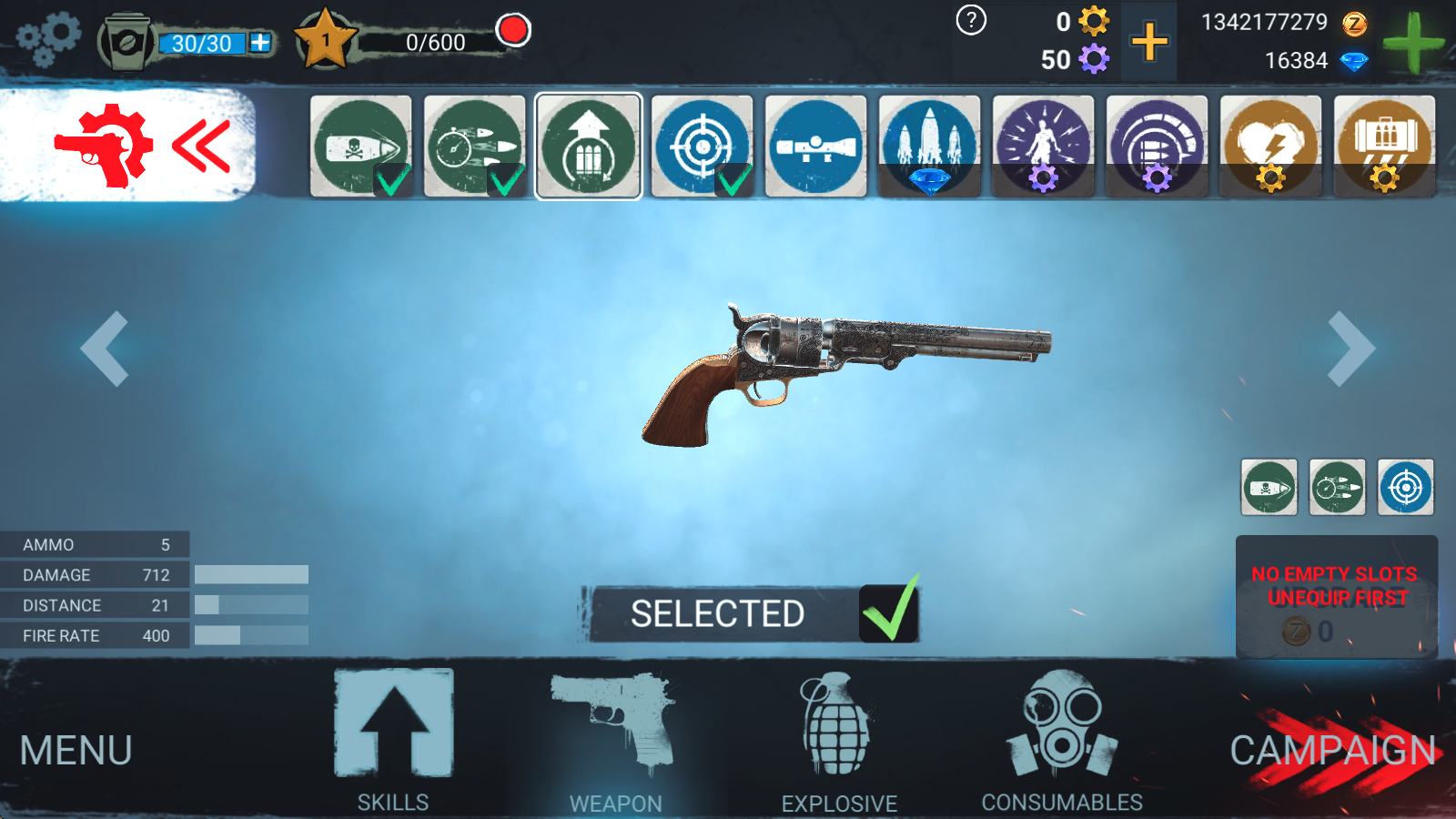Screen dimensions: 1456x819
Task: Select the skull bullet upgrade
Action: coord(360,146)
